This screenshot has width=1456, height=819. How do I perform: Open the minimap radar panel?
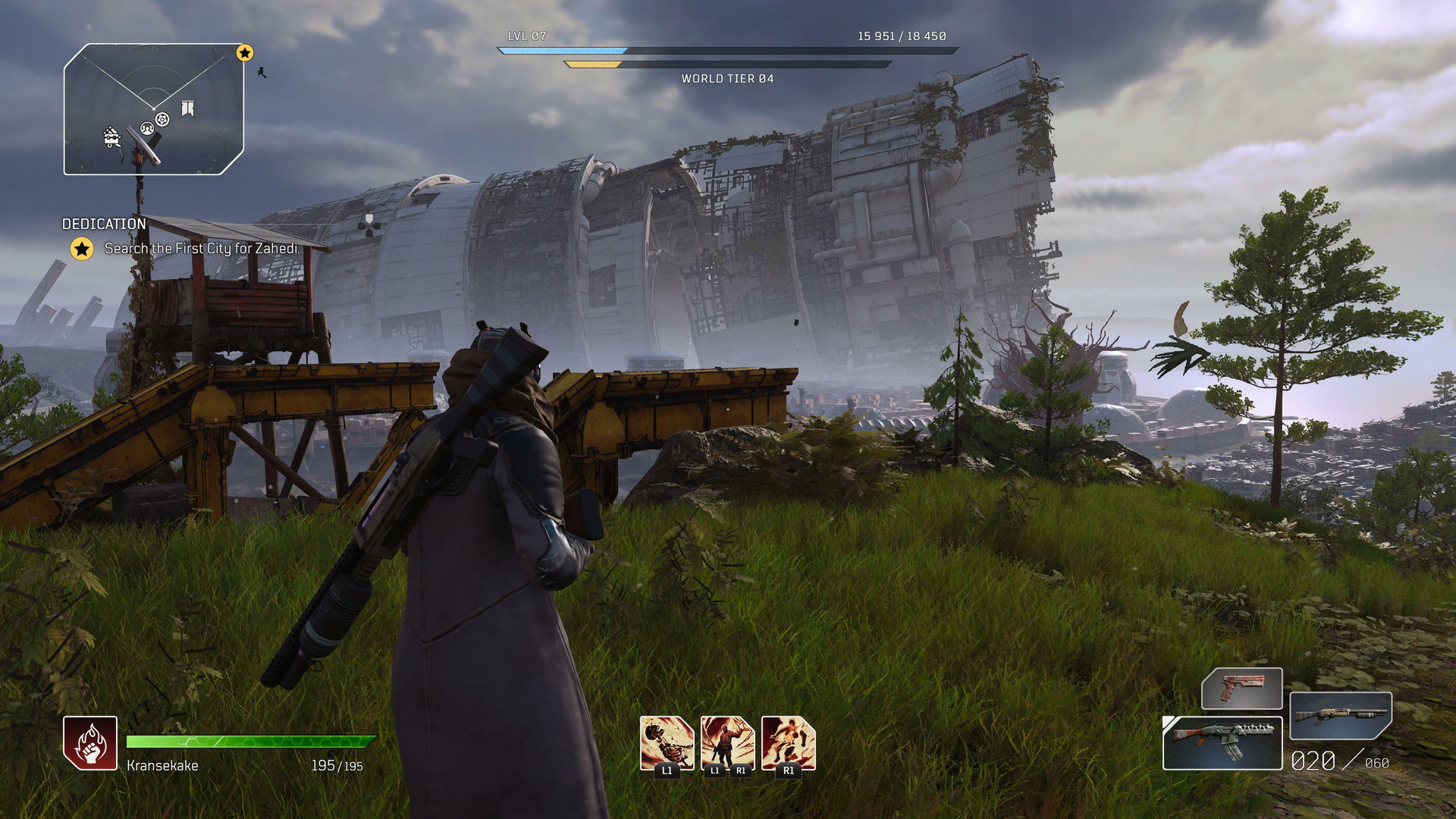[154, 109]
